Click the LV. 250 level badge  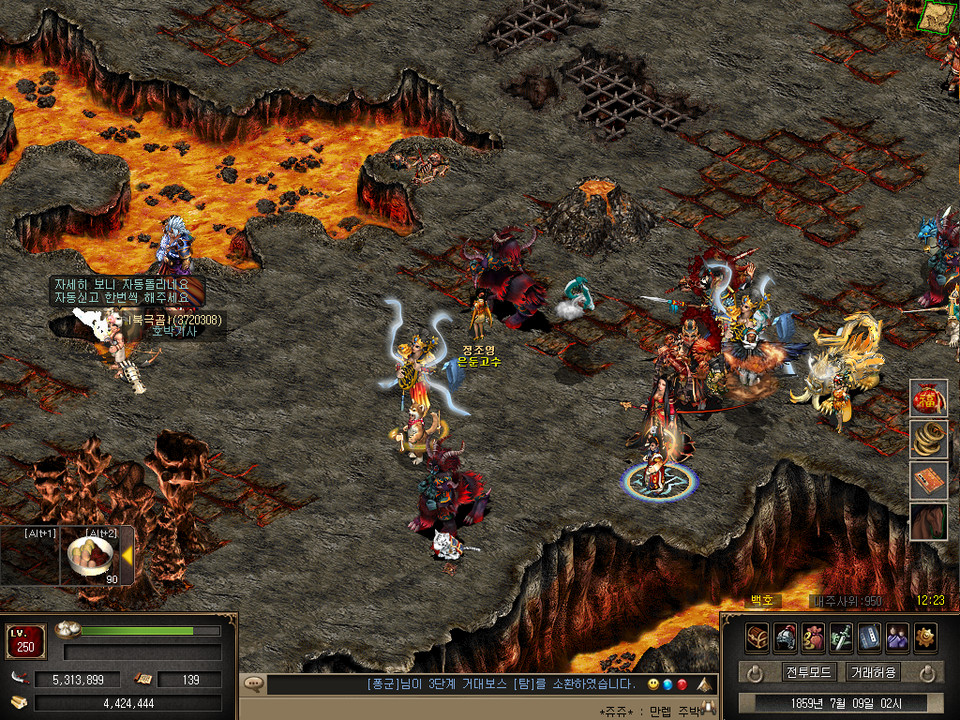(x=26, y=641)
